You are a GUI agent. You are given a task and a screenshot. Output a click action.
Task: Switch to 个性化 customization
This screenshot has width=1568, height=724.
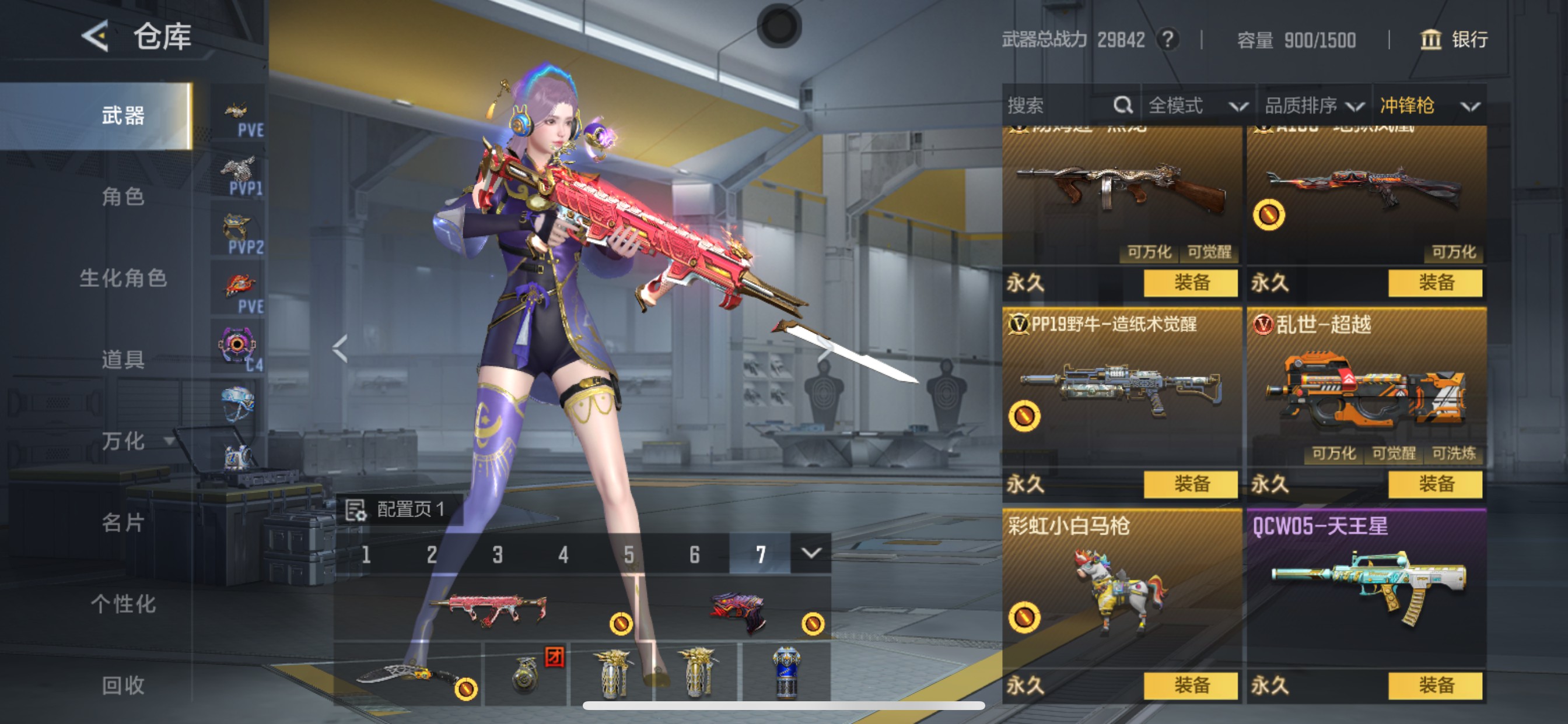[123, 604]
